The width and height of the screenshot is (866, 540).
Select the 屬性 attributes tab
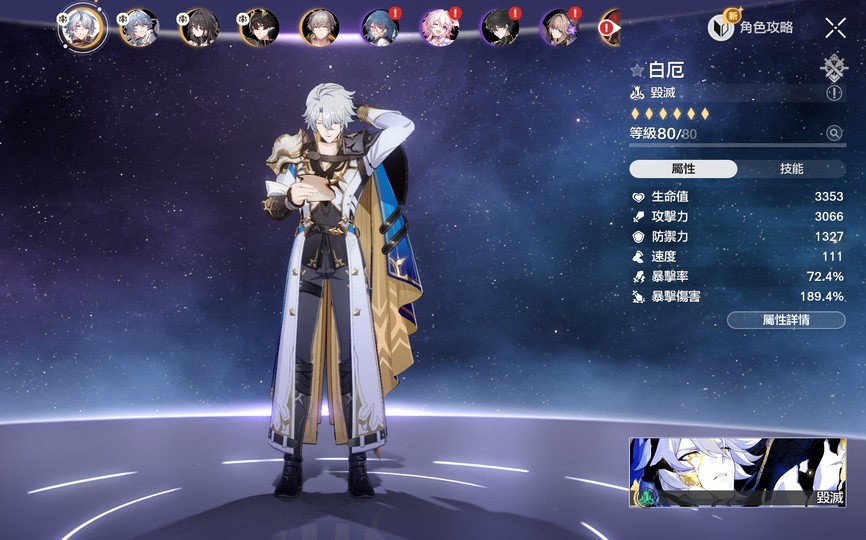(684, 169)
